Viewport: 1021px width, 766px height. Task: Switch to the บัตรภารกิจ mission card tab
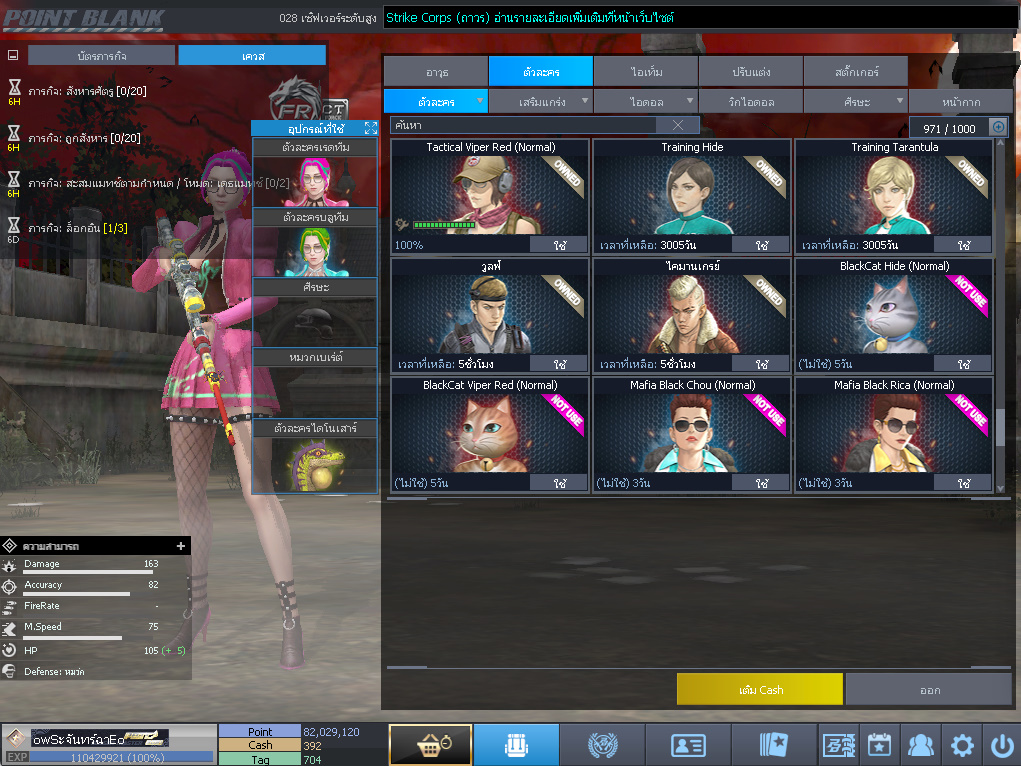coord(101,56)
